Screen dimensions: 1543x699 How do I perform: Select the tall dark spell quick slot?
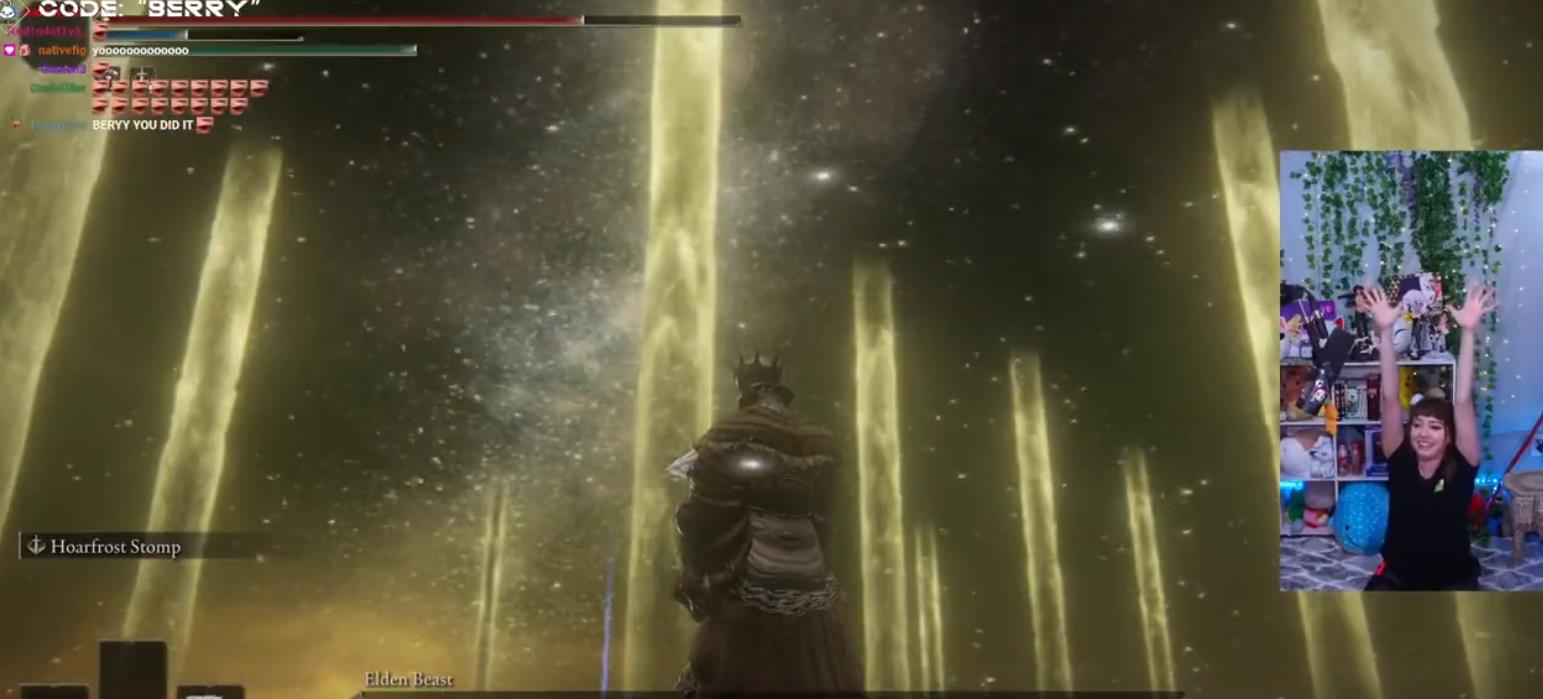132,669
